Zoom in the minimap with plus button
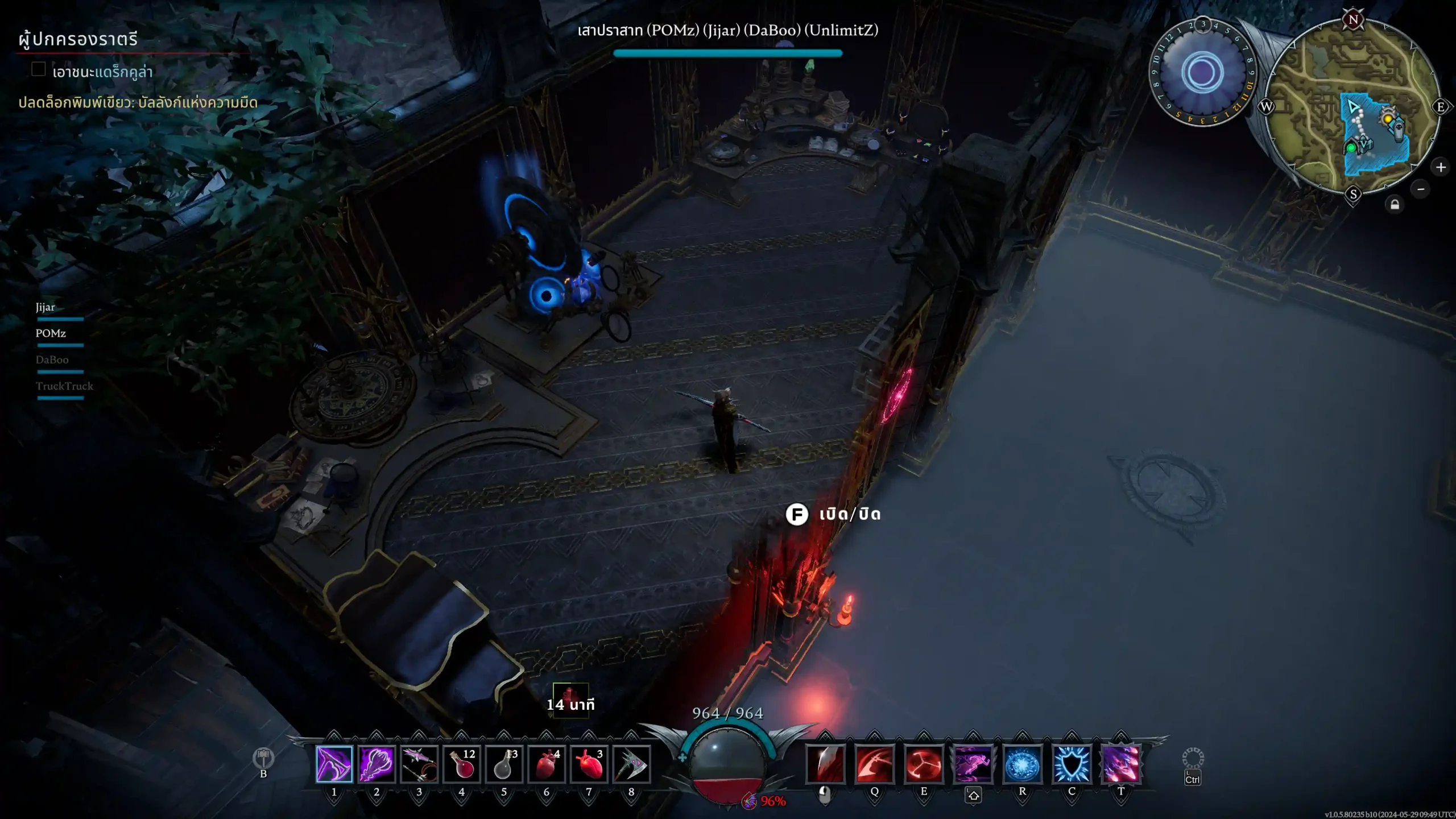 coord(1441,167)
